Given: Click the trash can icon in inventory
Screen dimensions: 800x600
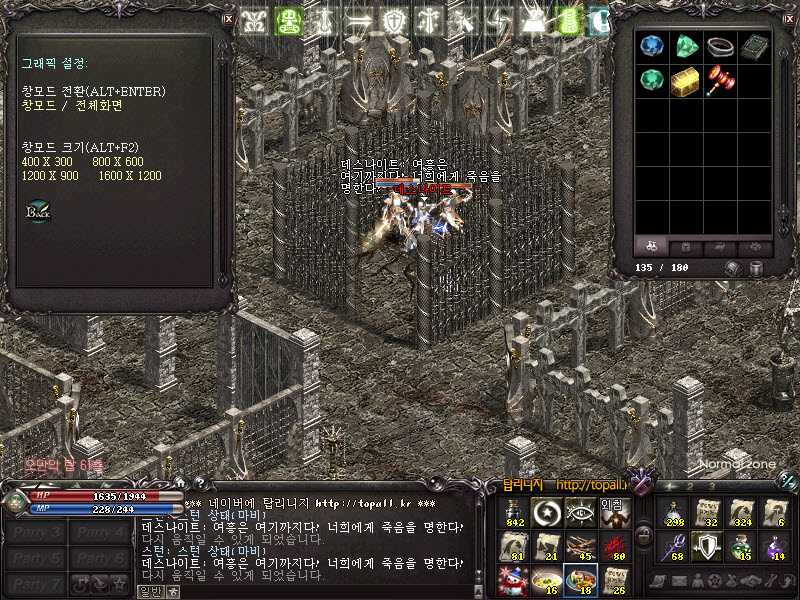Looking at the screenshot, I should click(756, 268).
